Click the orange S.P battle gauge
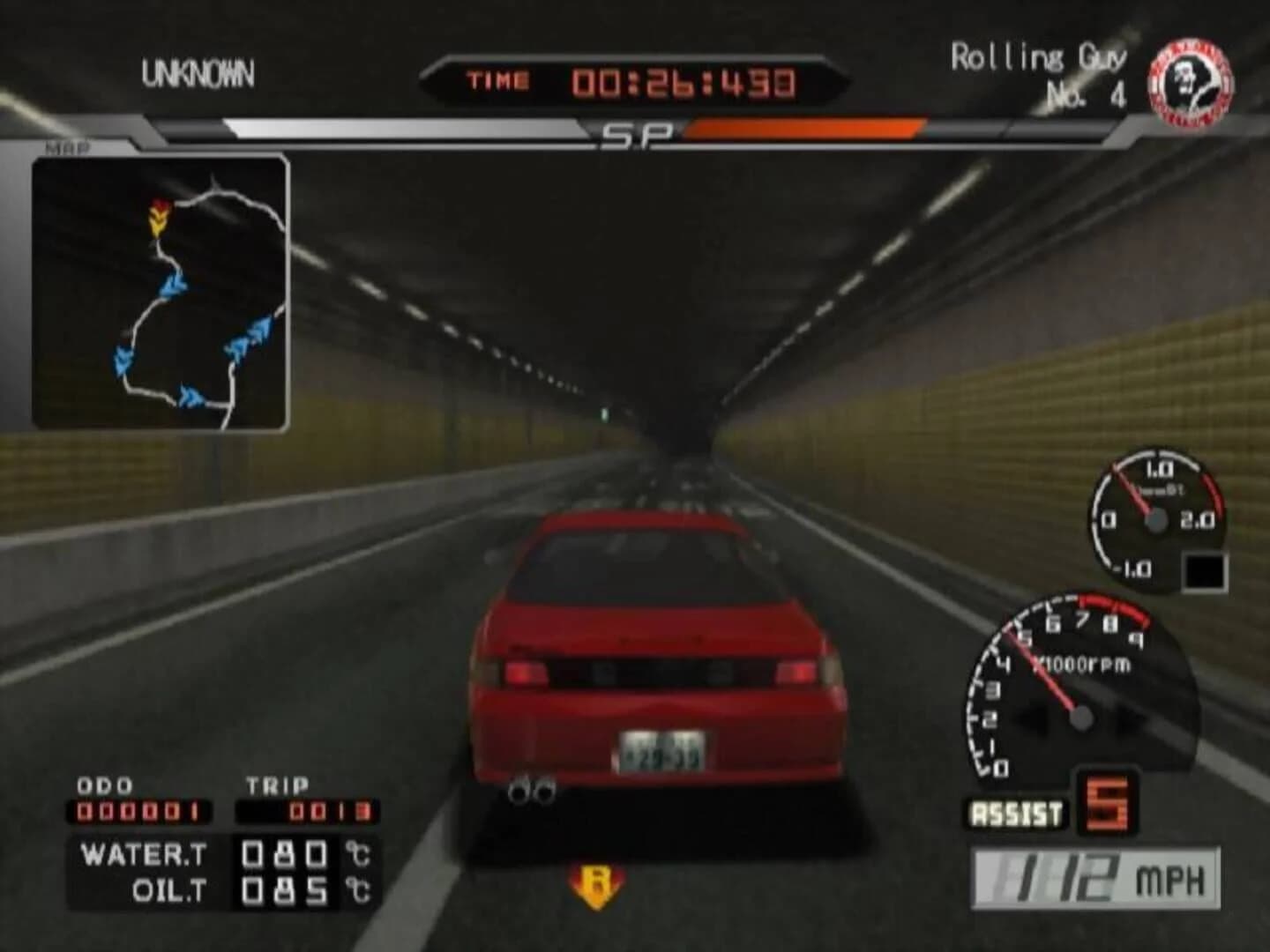Viewport: 1270px width, 952px height. pos(803,130)
